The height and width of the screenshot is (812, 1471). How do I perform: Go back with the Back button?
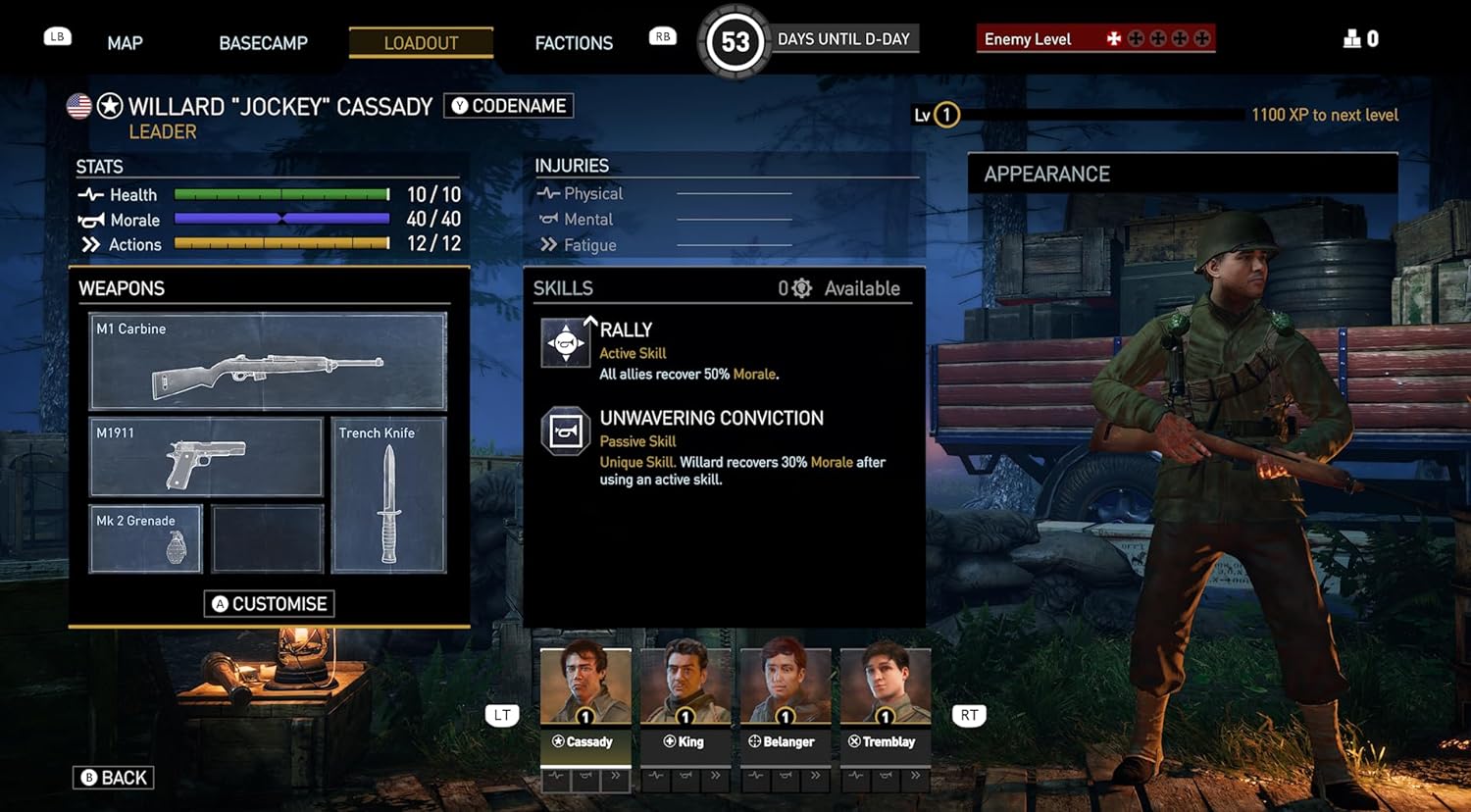tap(114, 778)
